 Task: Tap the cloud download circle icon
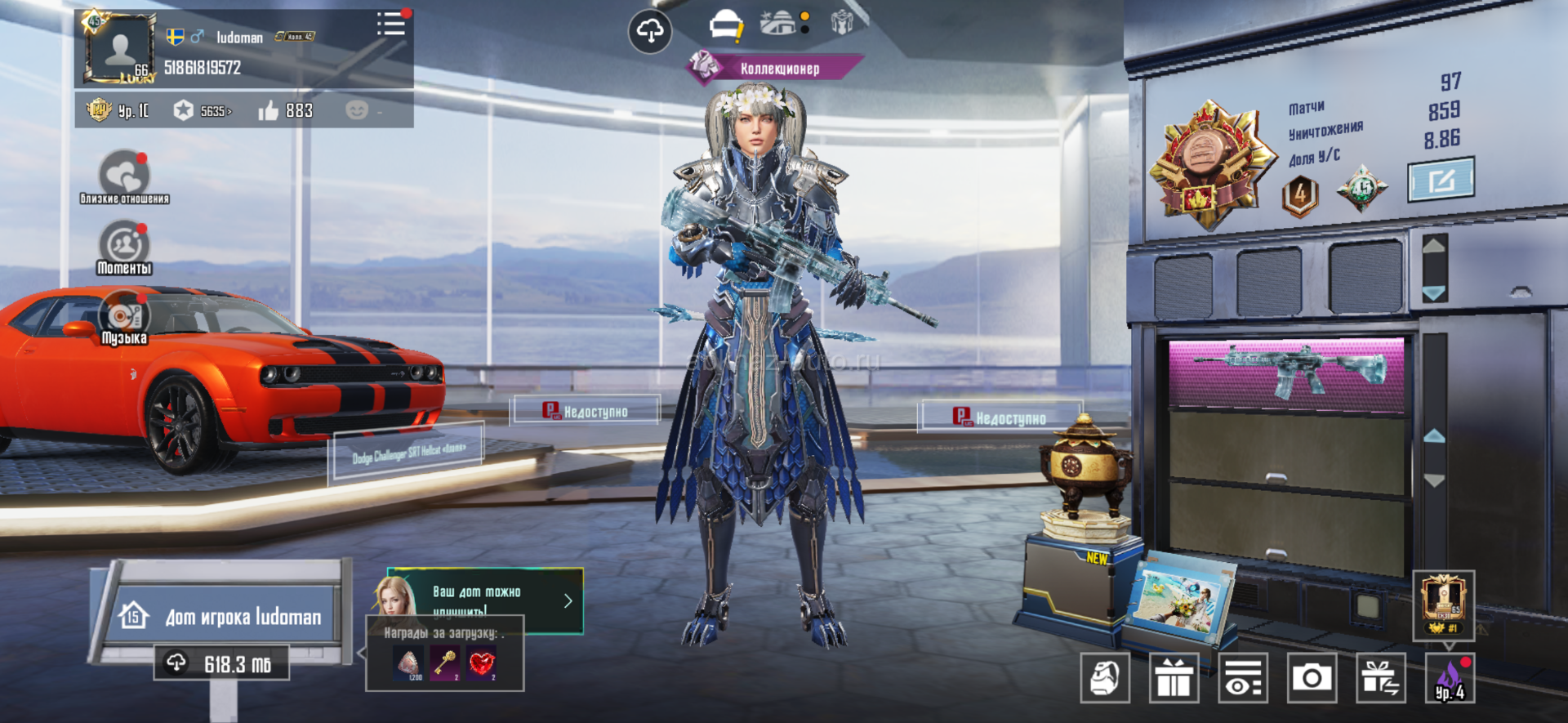pyautogui.click(x=649, y=32)
